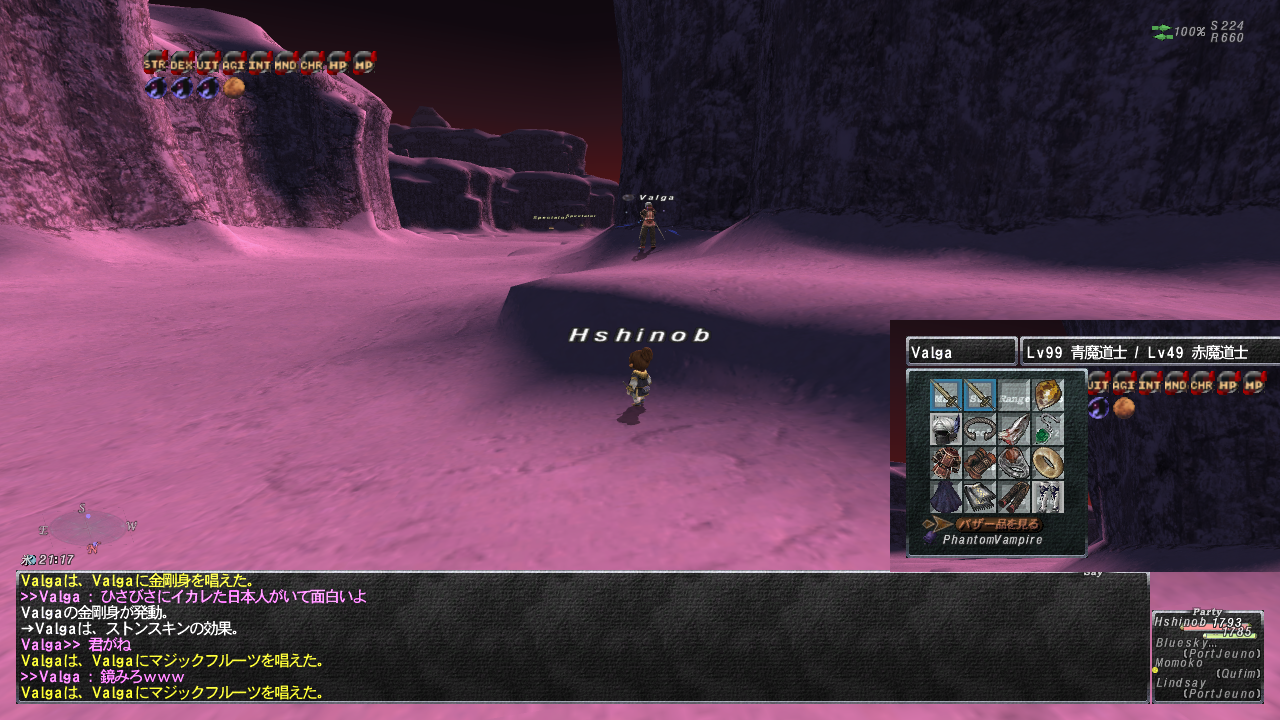Inspect the silver ring with red stone

(1013, 463)
